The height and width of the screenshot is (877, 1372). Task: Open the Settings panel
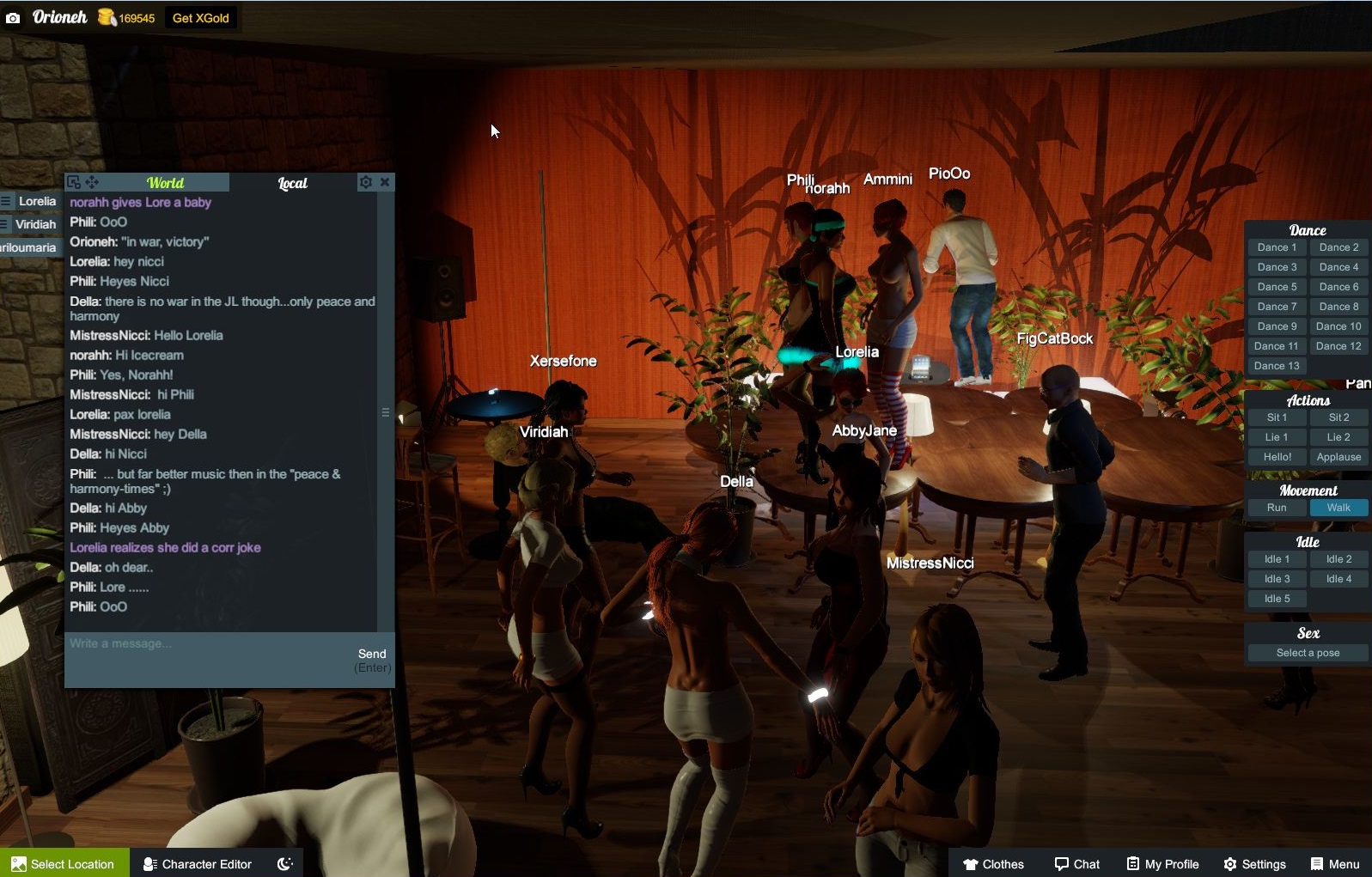pos(1255,863)
